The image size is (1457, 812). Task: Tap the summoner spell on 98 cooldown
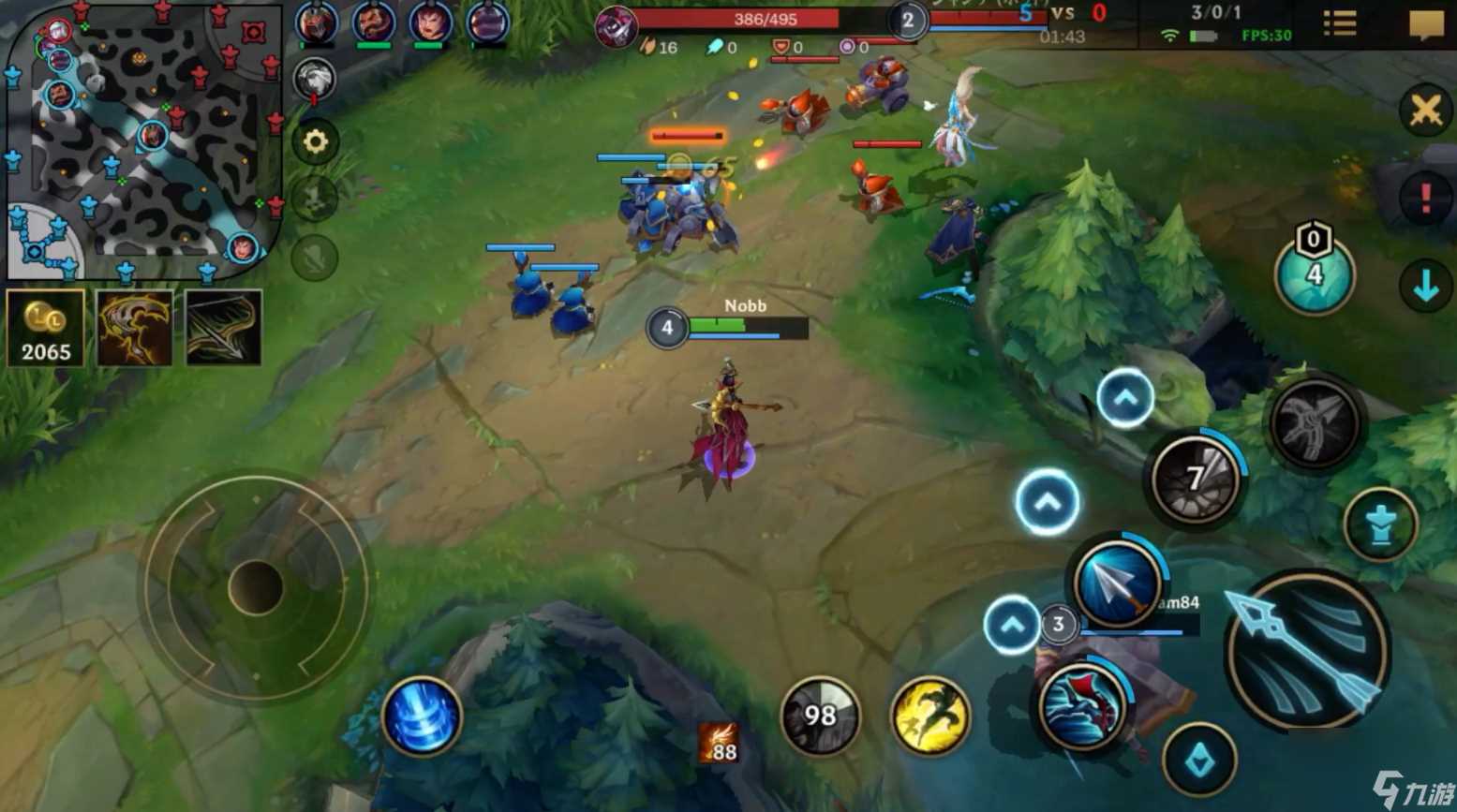point(820,716)
